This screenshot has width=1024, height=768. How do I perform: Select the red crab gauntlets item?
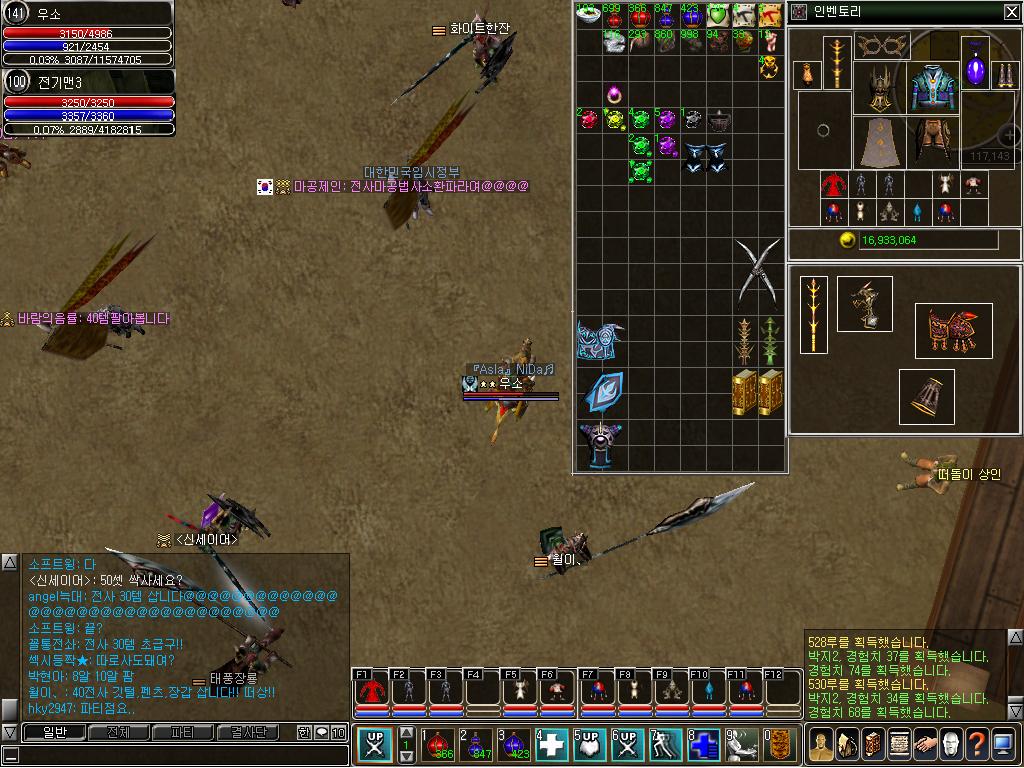[x=954, y=331]
